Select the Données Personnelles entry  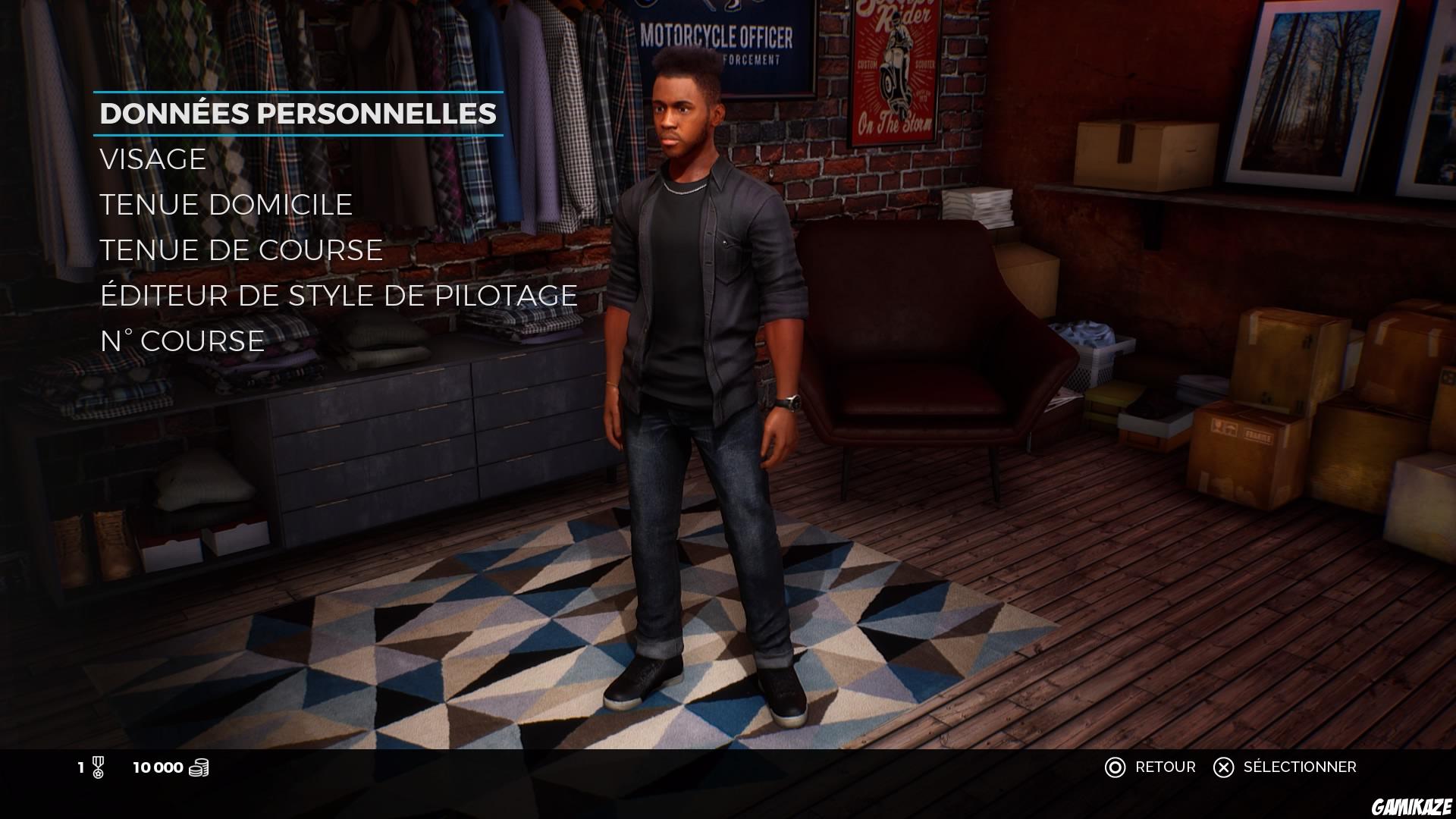[x=298, y=114]
